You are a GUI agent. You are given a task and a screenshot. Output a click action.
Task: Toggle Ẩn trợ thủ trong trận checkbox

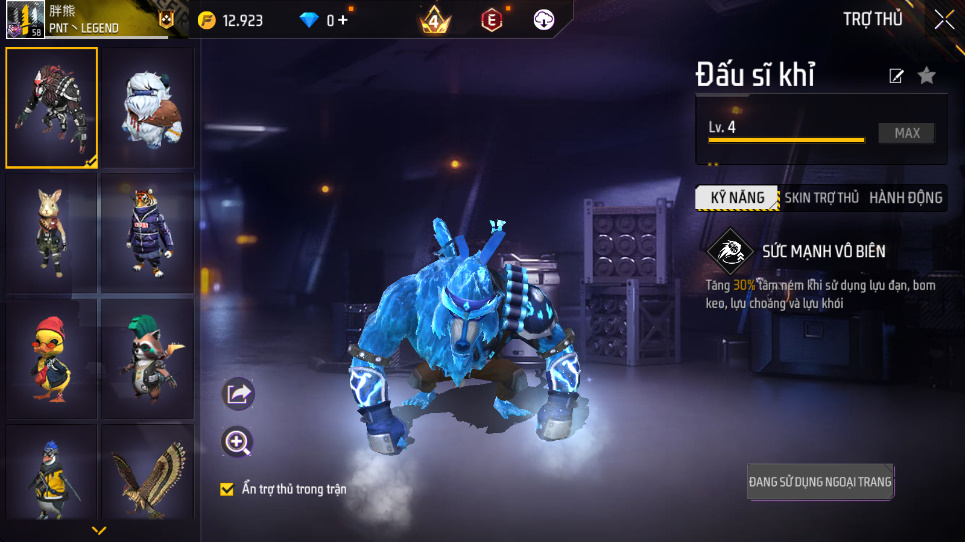coord(227,489)
